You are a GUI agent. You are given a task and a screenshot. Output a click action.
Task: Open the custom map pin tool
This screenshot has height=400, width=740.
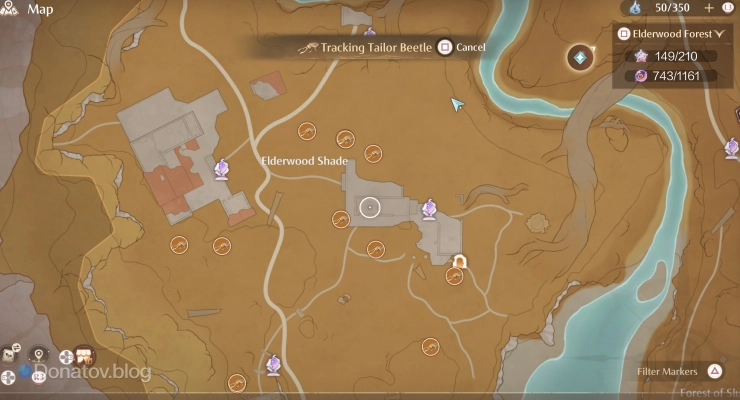click(x=39, y=355)
